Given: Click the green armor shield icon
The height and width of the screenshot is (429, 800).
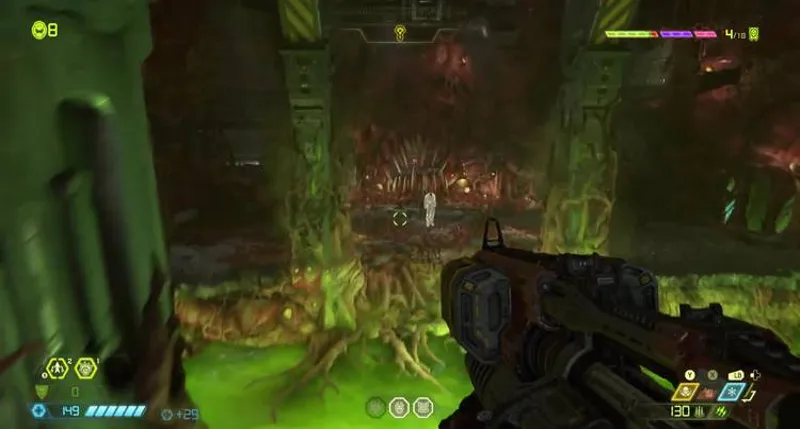Looking at the screenshot, I should (x=41, y=392).
